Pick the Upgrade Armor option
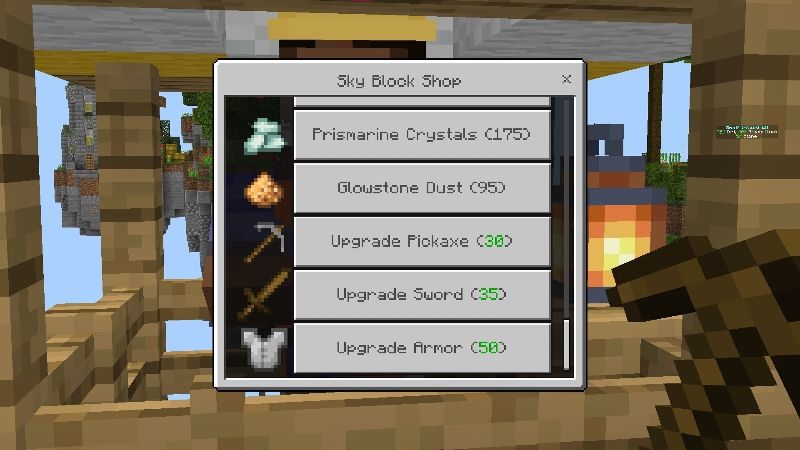 [x=421, y=348]
